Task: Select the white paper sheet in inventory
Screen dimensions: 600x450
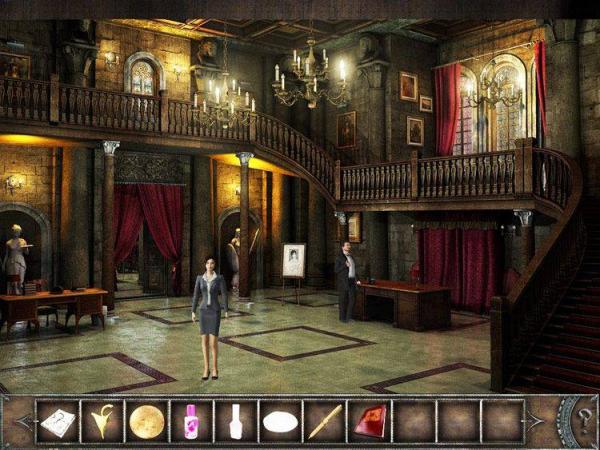Action: pyautogui.click(x=57, y=421)
